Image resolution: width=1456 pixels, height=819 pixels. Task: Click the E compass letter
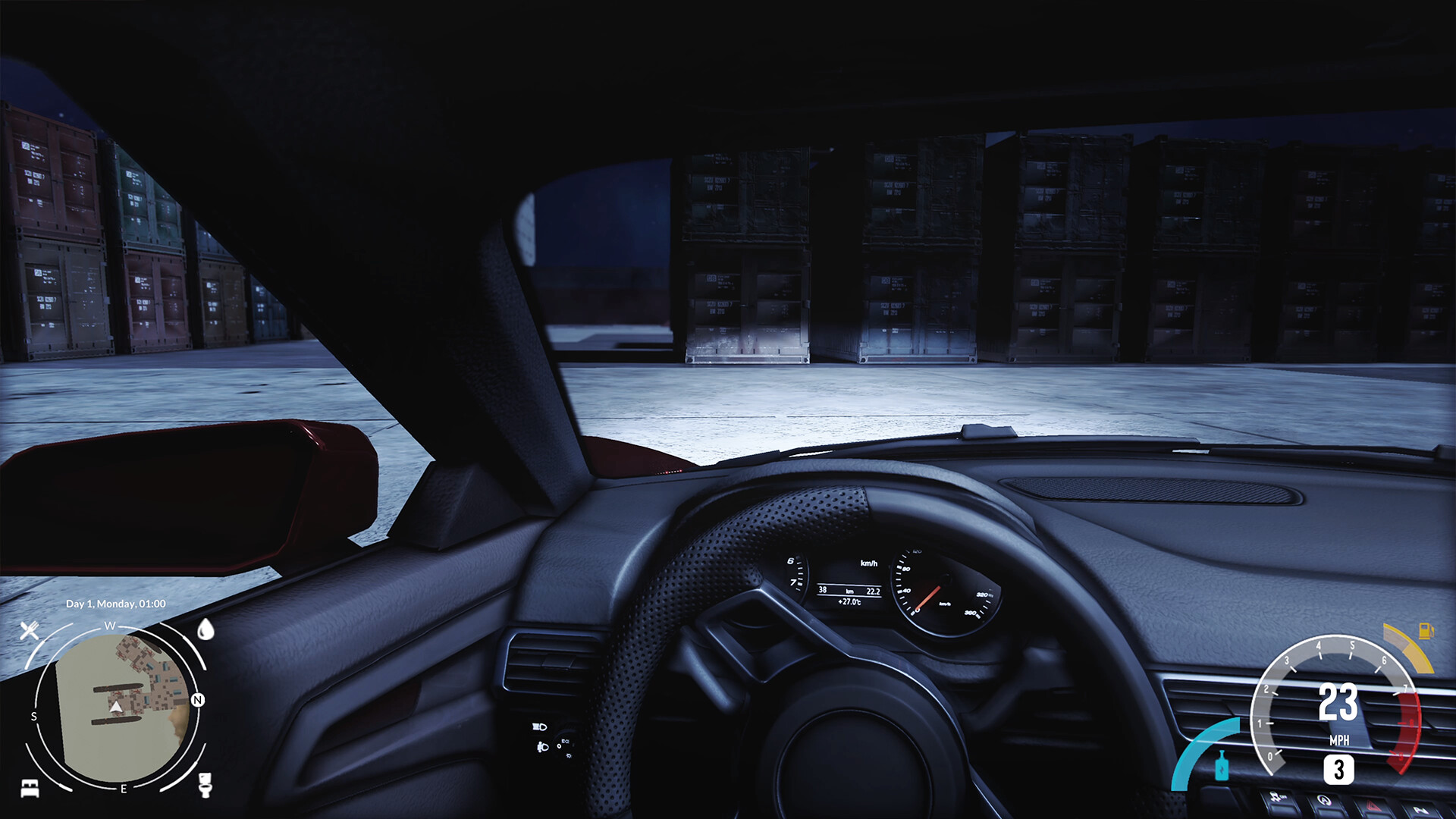click(x=124, y=789)
